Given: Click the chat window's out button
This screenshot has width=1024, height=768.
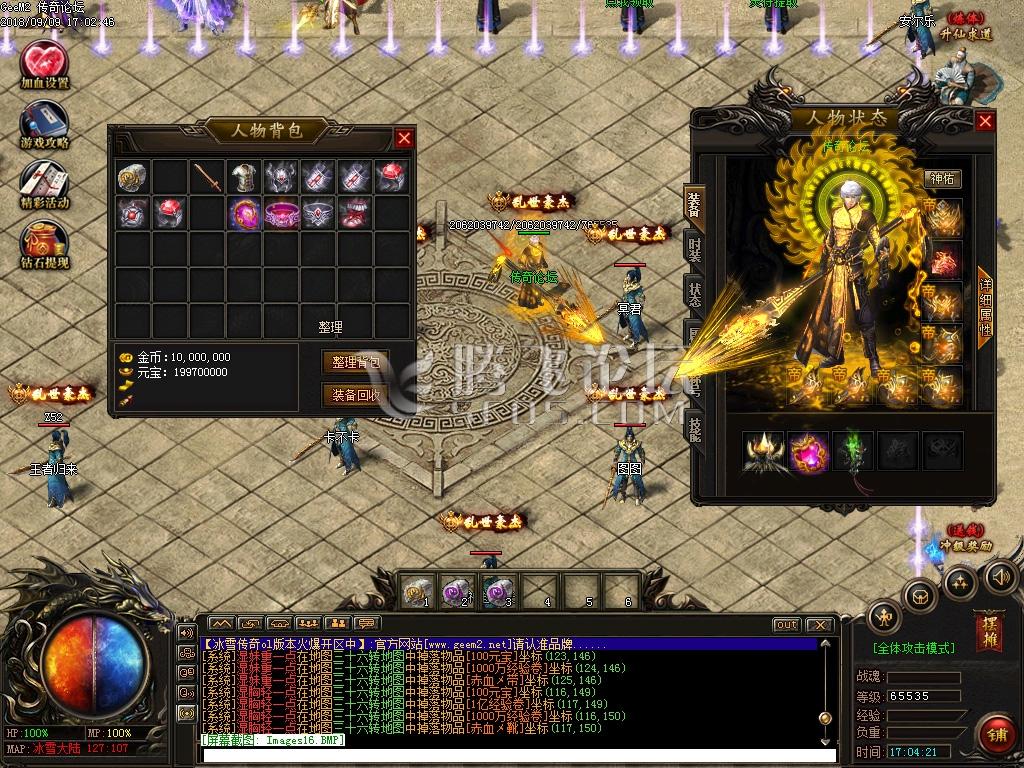Looking at the screenshot, I should 786,625.
